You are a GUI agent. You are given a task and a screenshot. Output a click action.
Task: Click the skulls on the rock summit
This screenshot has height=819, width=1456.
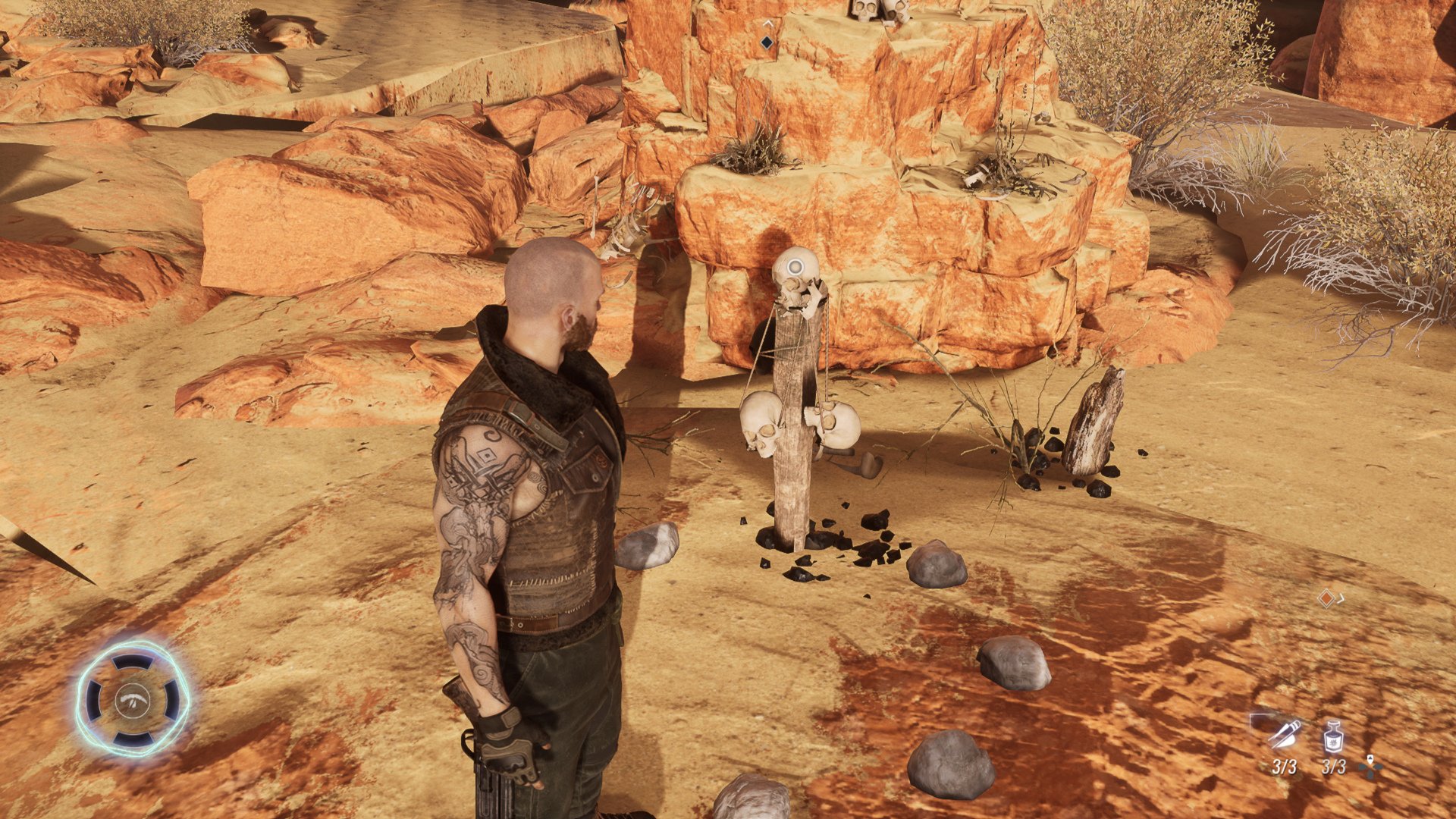880,11
